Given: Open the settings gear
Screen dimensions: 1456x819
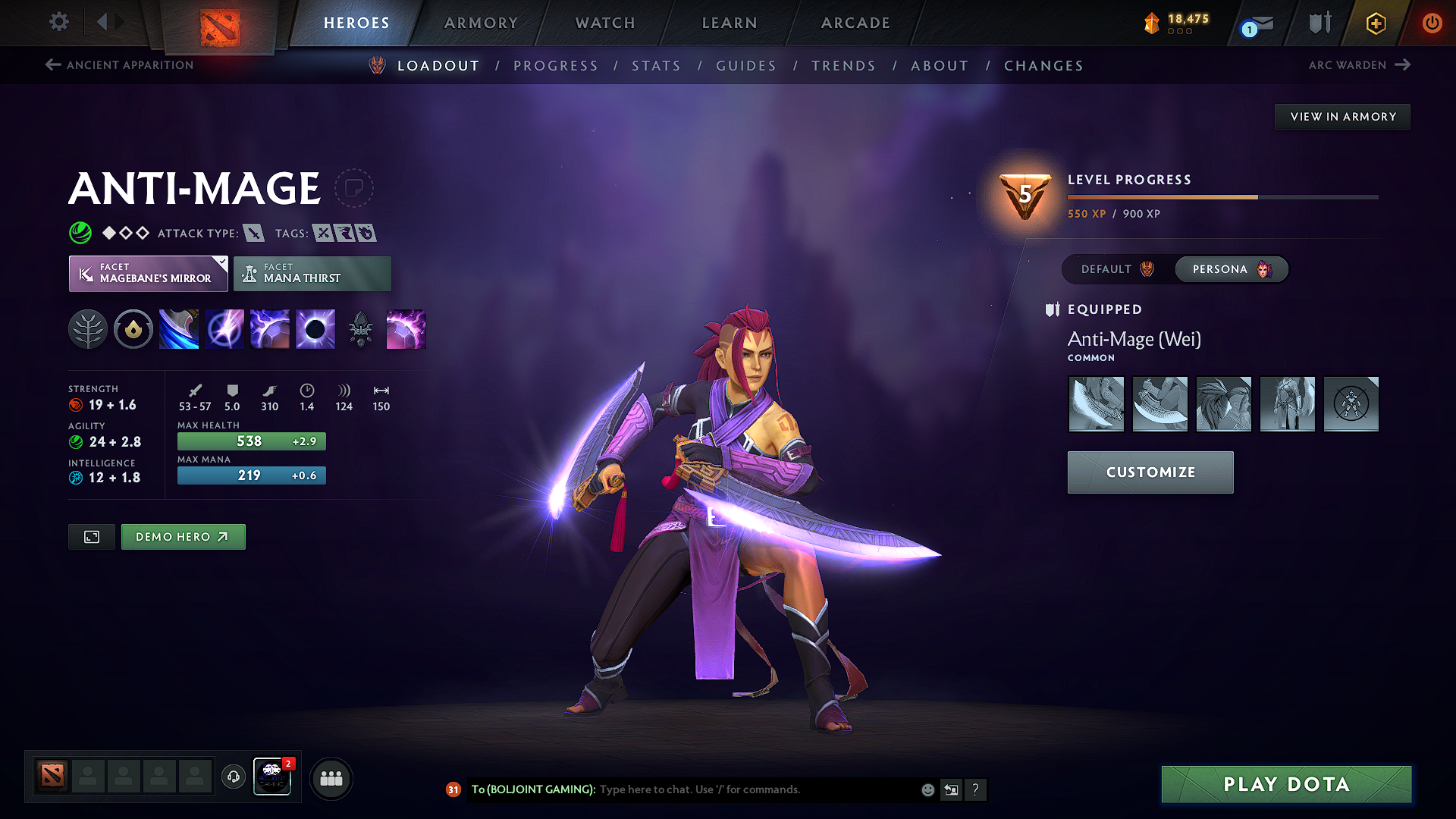Looking at the screenshot, I should (x=58, y=22).
